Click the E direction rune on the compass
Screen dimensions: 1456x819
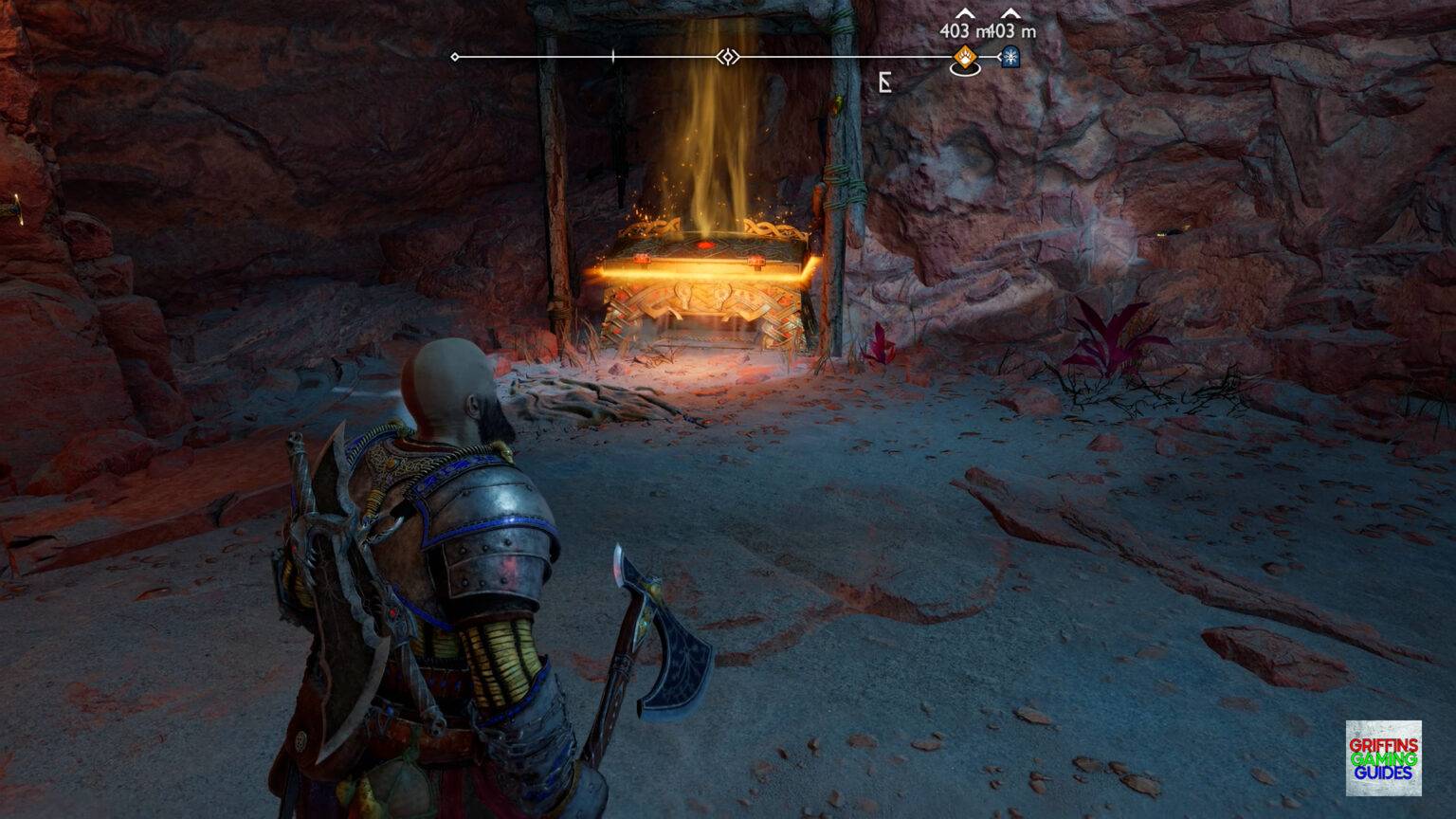[883, 82]
